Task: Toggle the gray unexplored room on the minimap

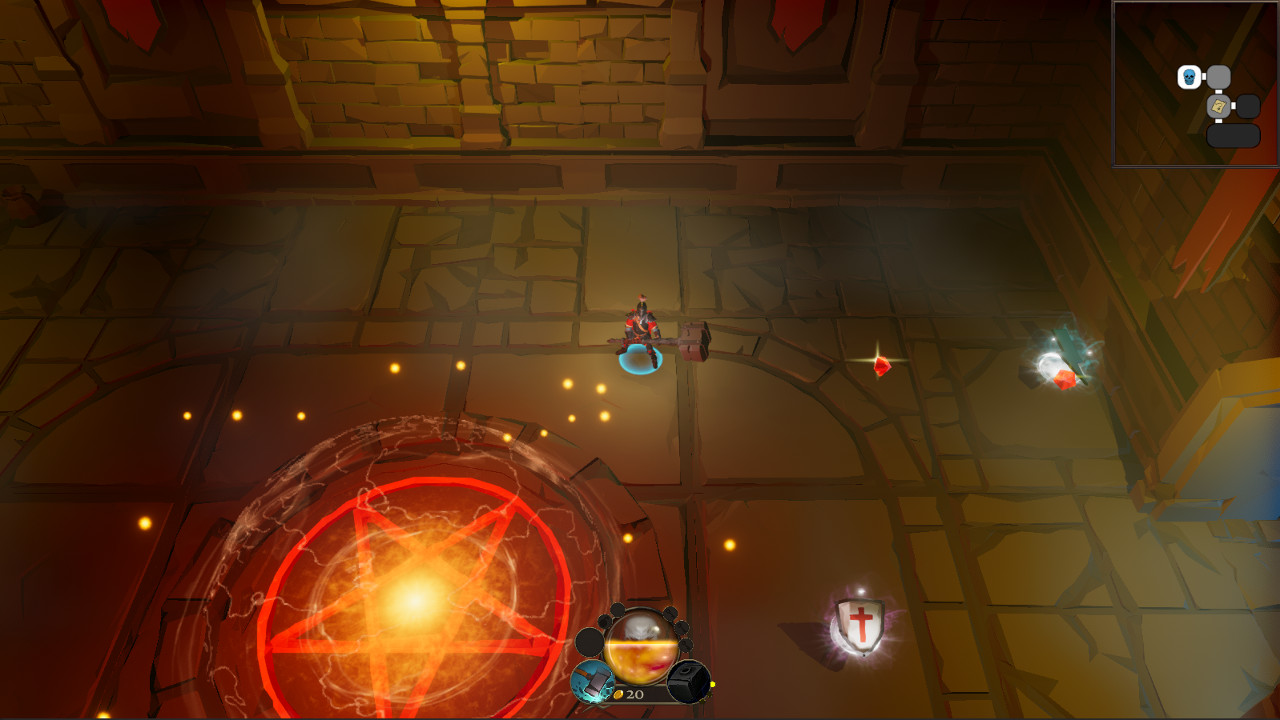Action: click(1217, 77)
